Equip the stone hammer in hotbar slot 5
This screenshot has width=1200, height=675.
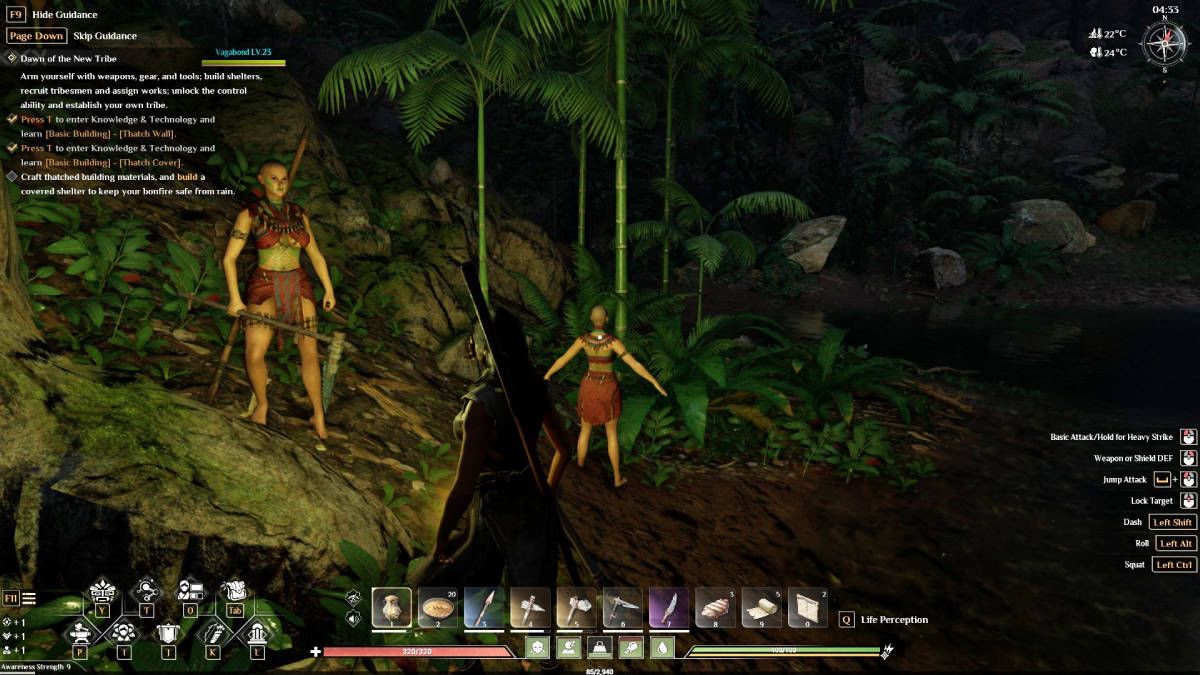[576, 607]
